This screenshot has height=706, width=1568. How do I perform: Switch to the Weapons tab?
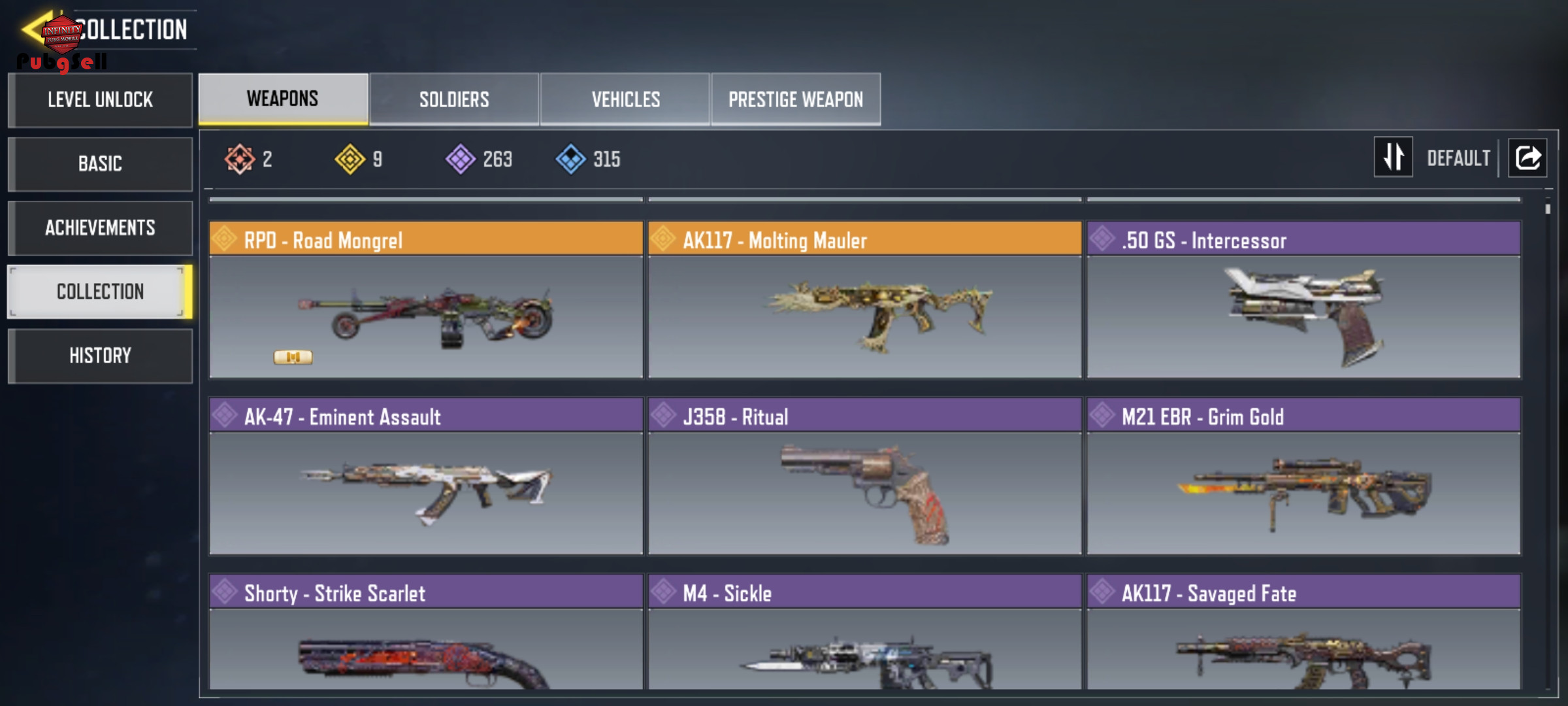(283, 99)
